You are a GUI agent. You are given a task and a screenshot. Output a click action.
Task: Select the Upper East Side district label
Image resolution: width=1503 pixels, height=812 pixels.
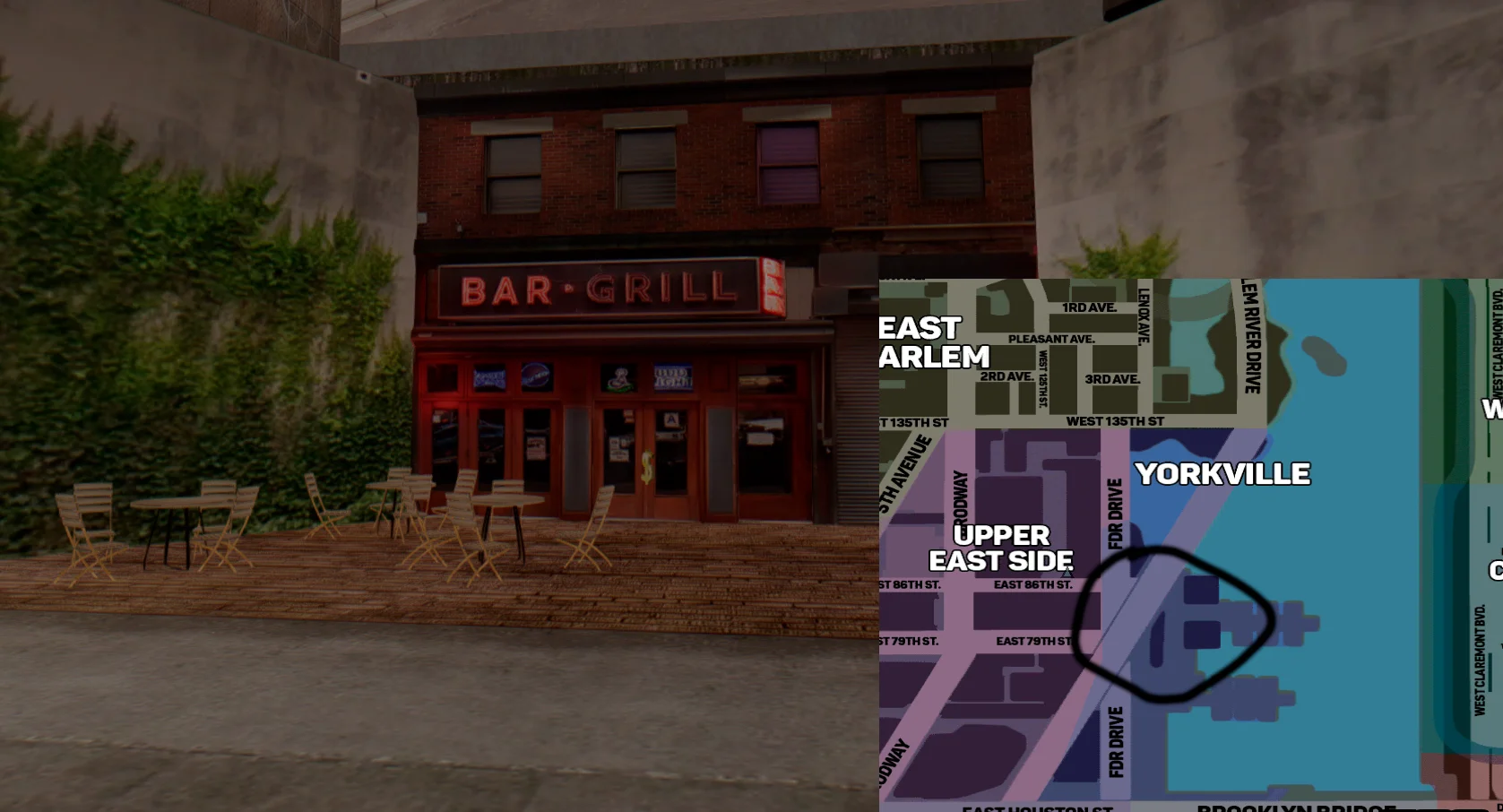click(1001, 548)
